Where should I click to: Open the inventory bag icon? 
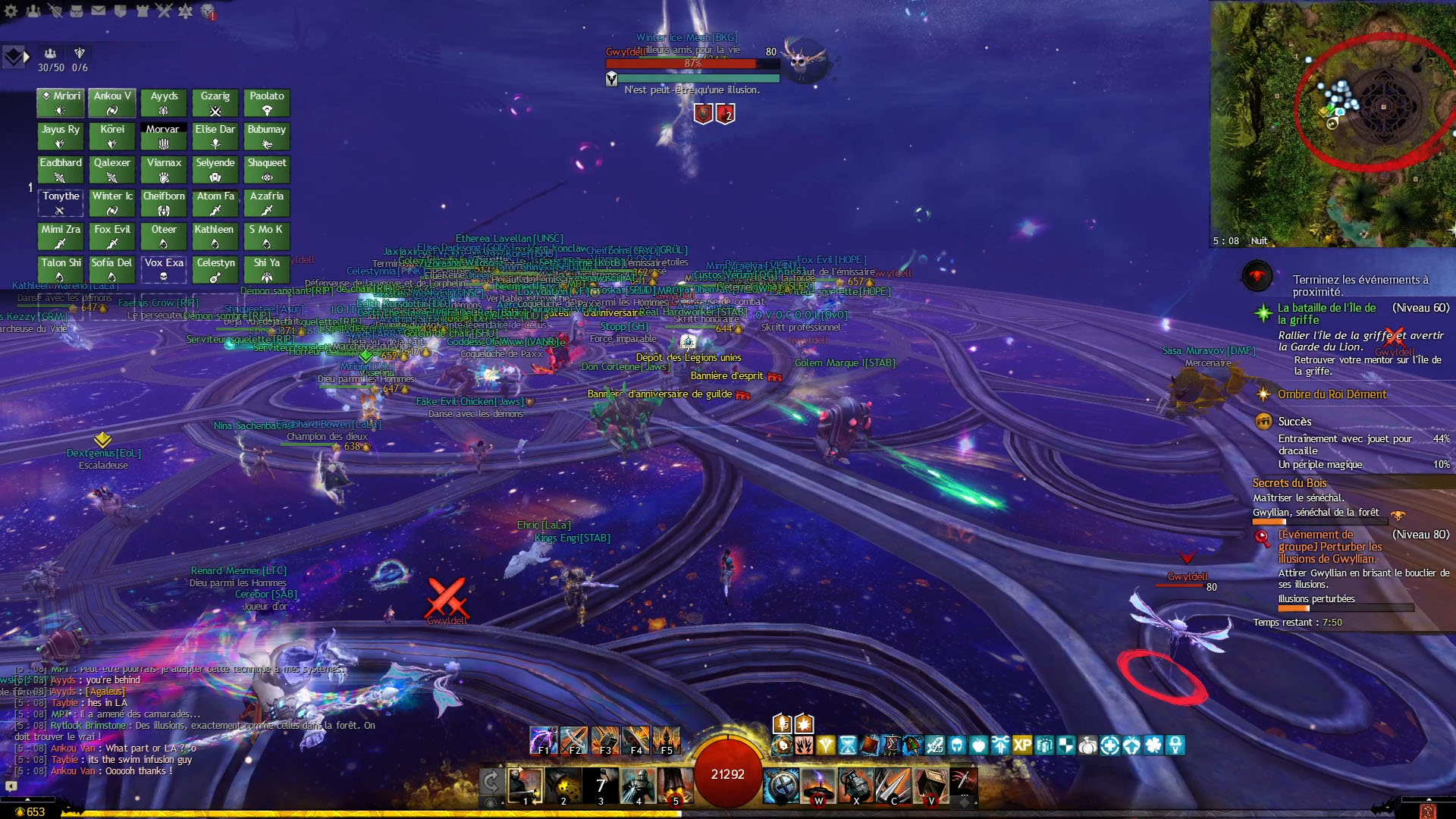[x=77, y=11]
